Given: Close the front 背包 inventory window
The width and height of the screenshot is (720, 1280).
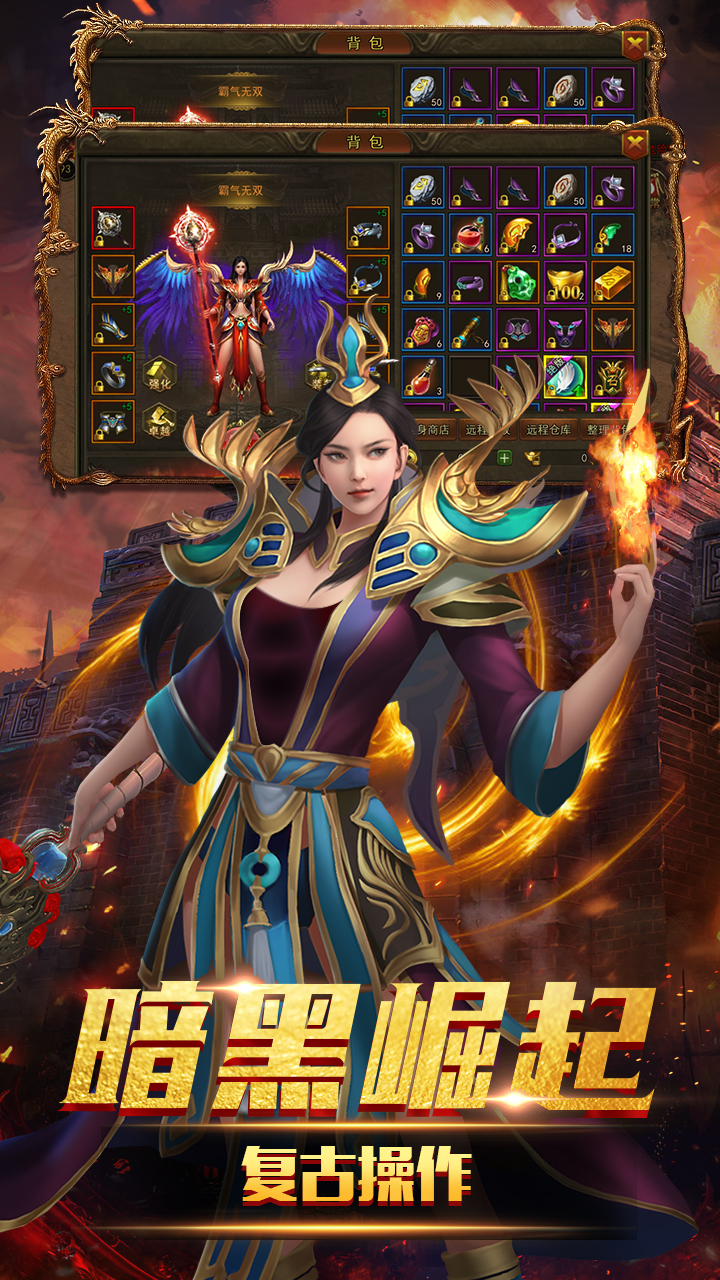Looking at the screenshot, I should [x=635, y=143].
